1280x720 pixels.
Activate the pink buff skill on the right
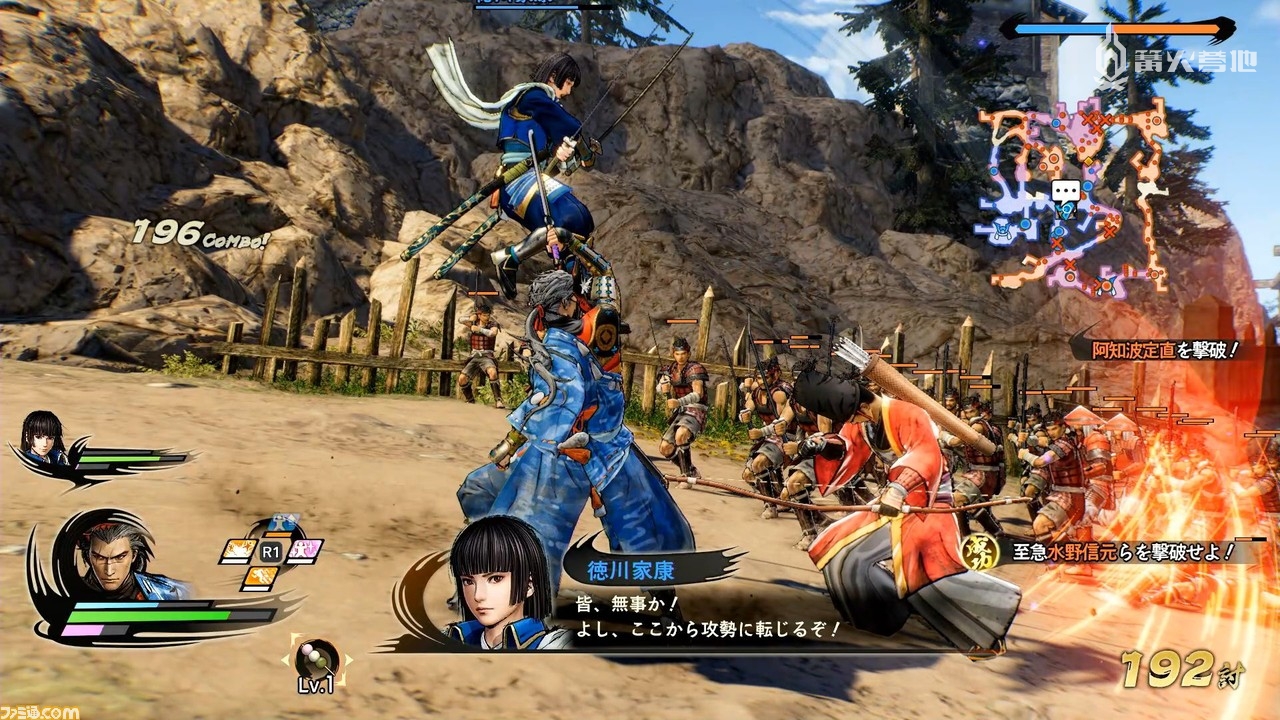pos(304,551)
